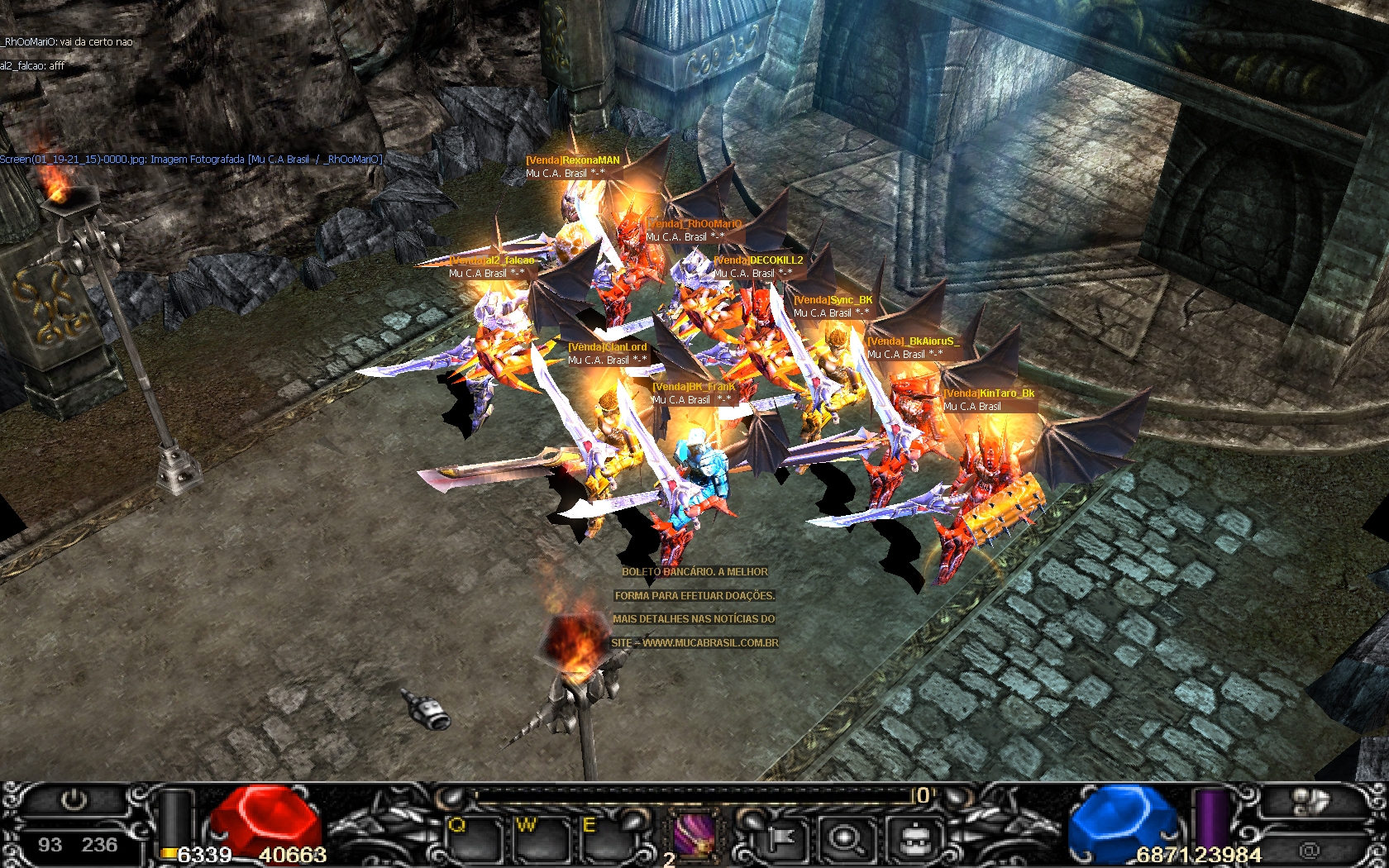Open the magnifying glass character button
1389x868 pixels.
[x=845, y=840]
